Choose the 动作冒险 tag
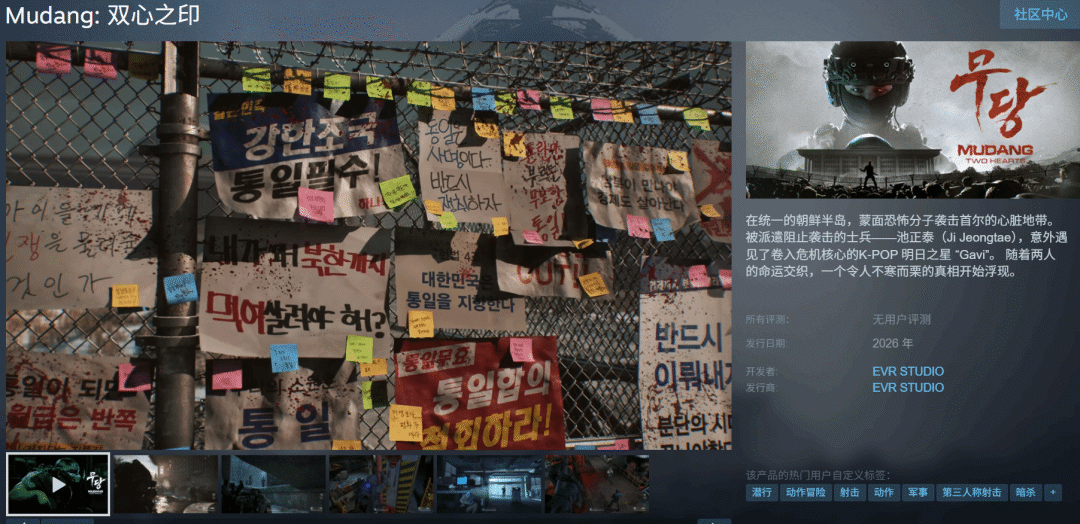Viewport: 1080px width, 524px height. pyautogui.click(x=805, y=493)
